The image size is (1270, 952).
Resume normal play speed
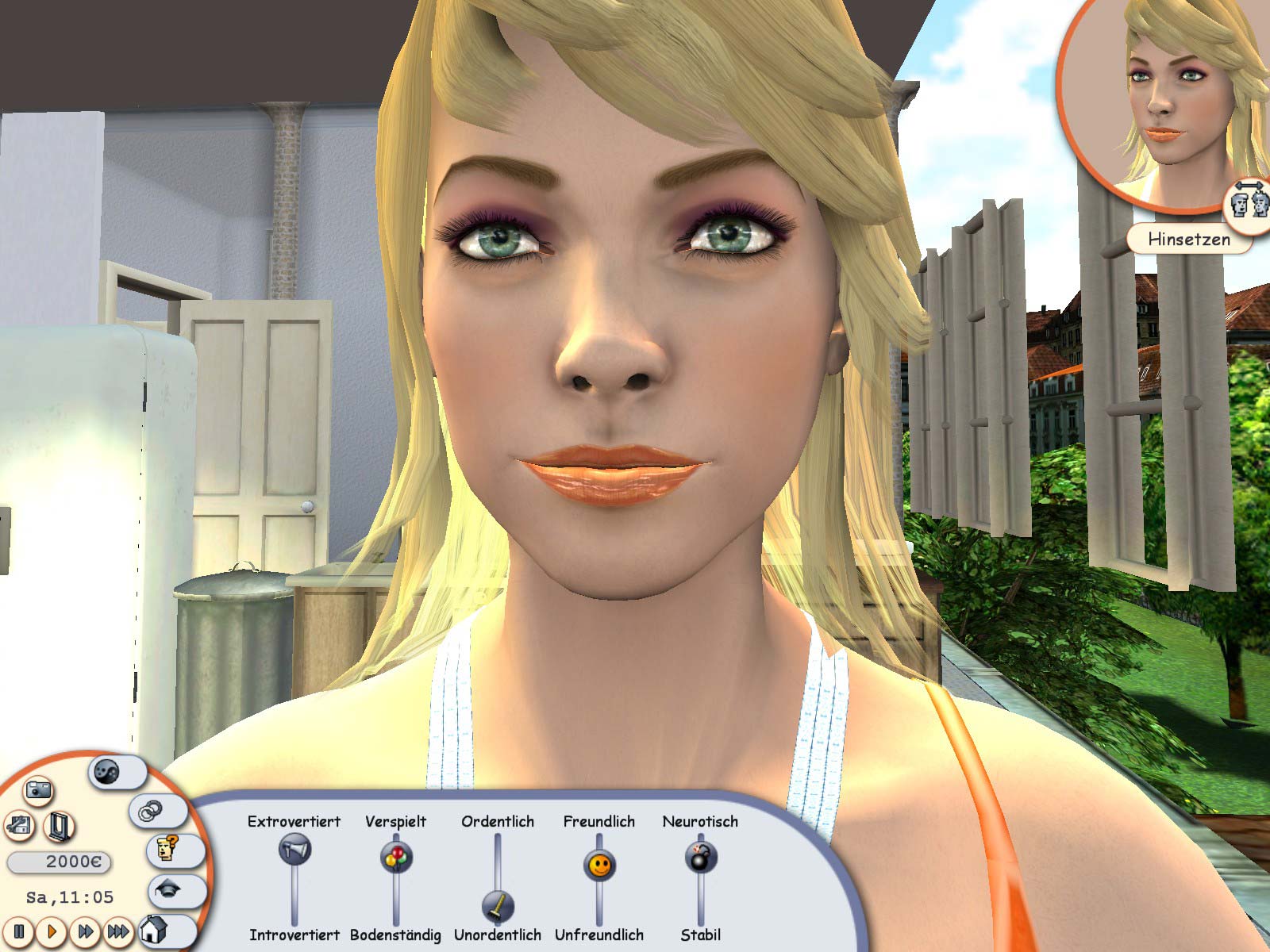tap(52, 933)
